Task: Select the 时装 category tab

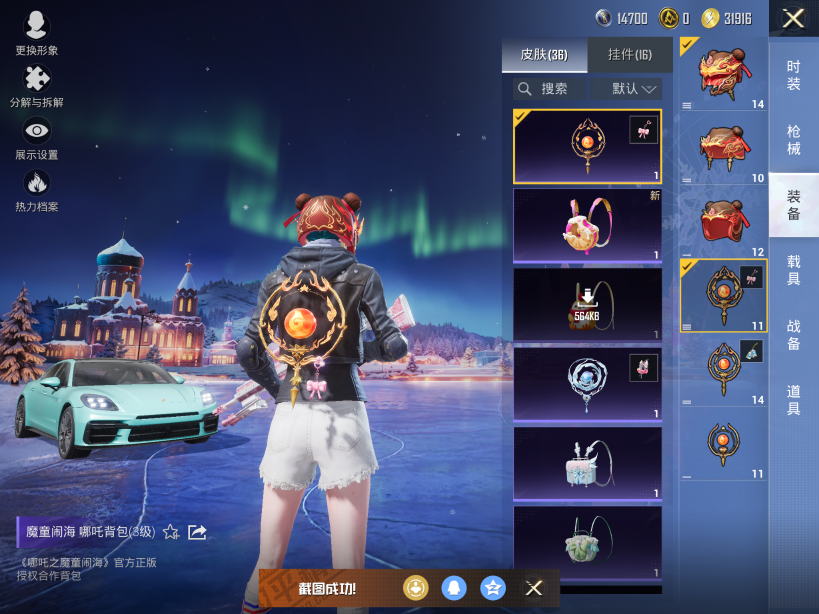Action: (793, 75)
